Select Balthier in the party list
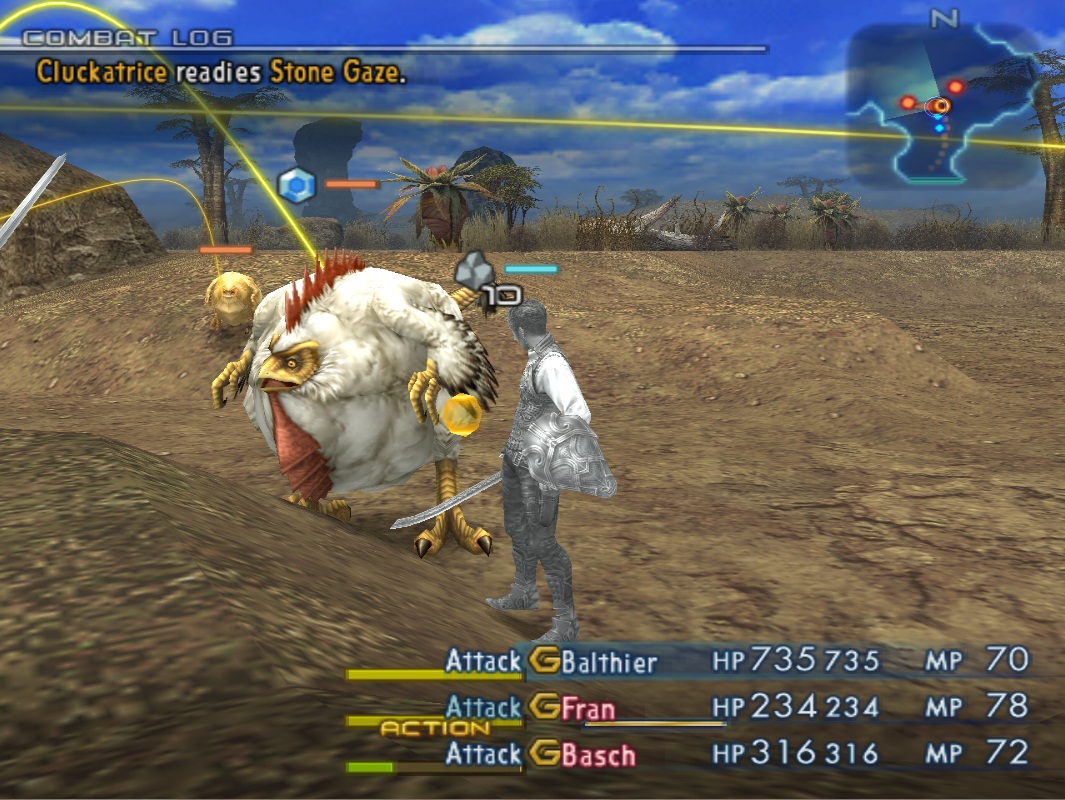 (609, 661)
